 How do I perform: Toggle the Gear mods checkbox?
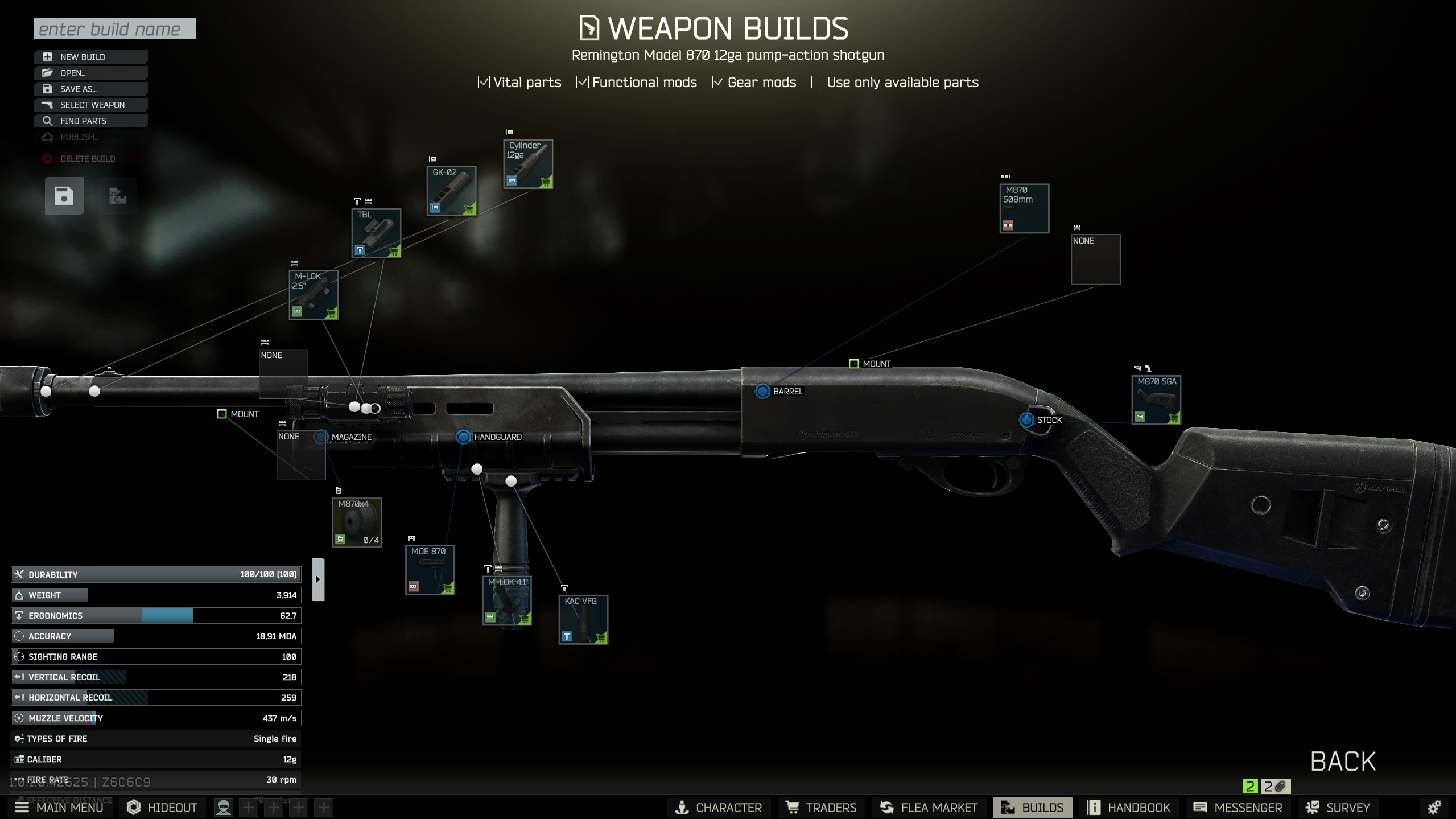[718, 83]
